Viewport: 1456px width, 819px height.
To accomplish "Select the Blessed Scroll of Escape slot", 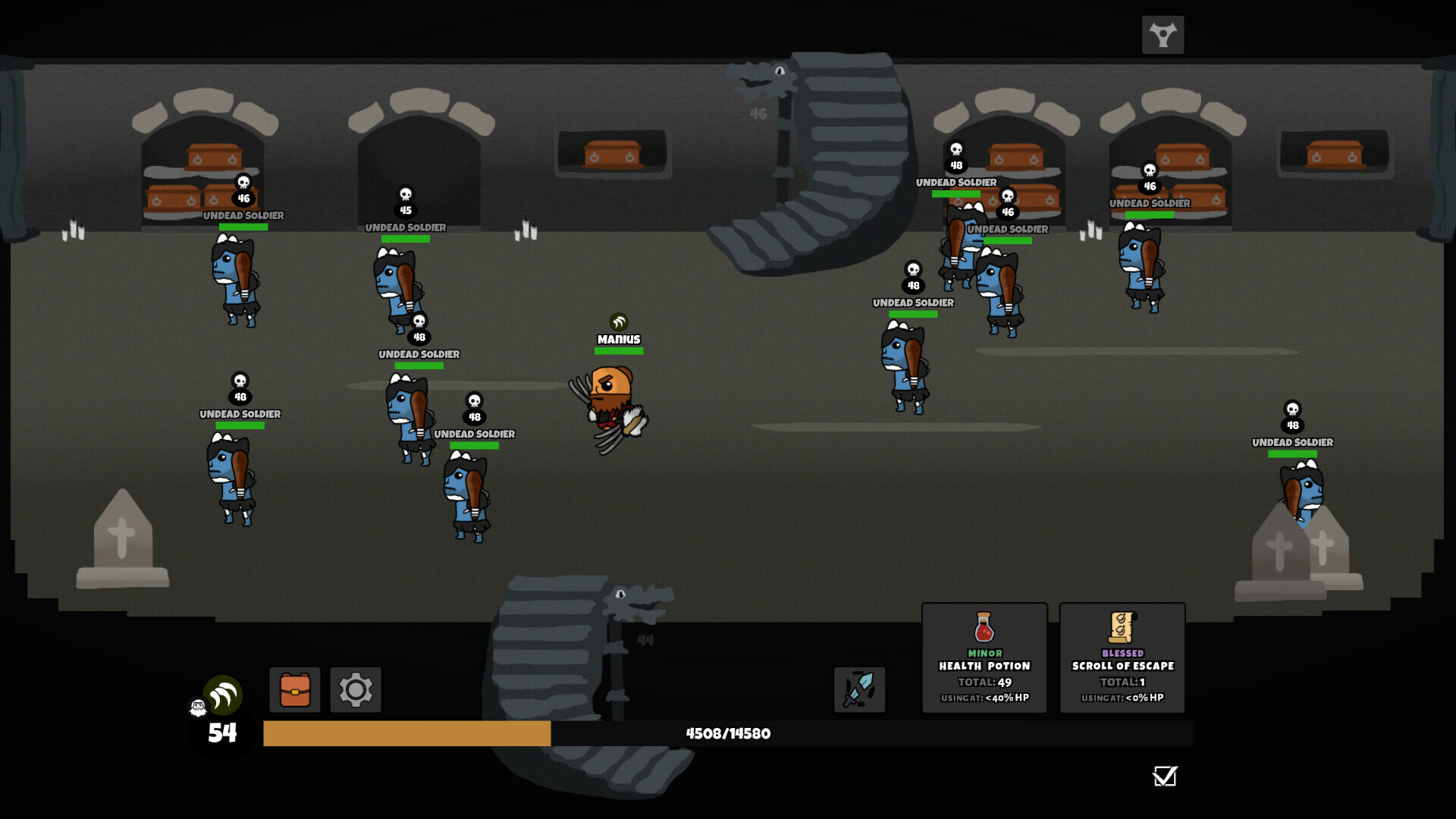I will click(x=1122, y=657).
